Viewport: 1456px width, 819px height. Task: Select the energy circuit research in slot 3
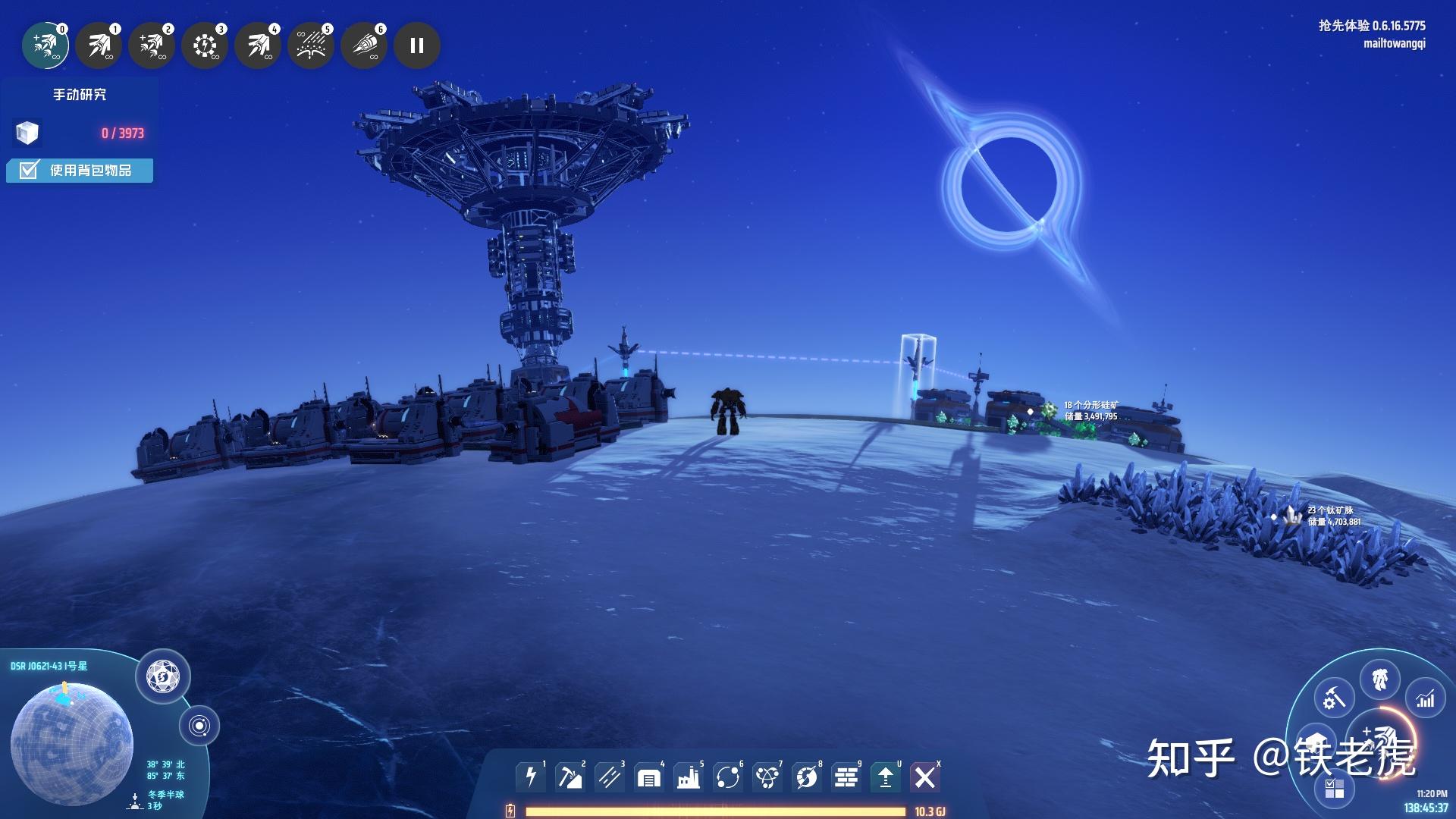(x=205, y=46)
